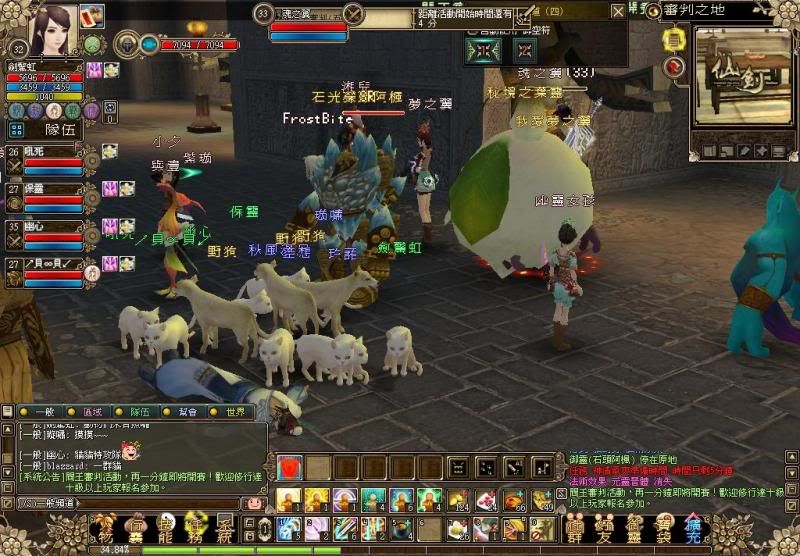Open the 人物 character menu
The width and height of the screenshot is (800, 556).
[103, 527]
